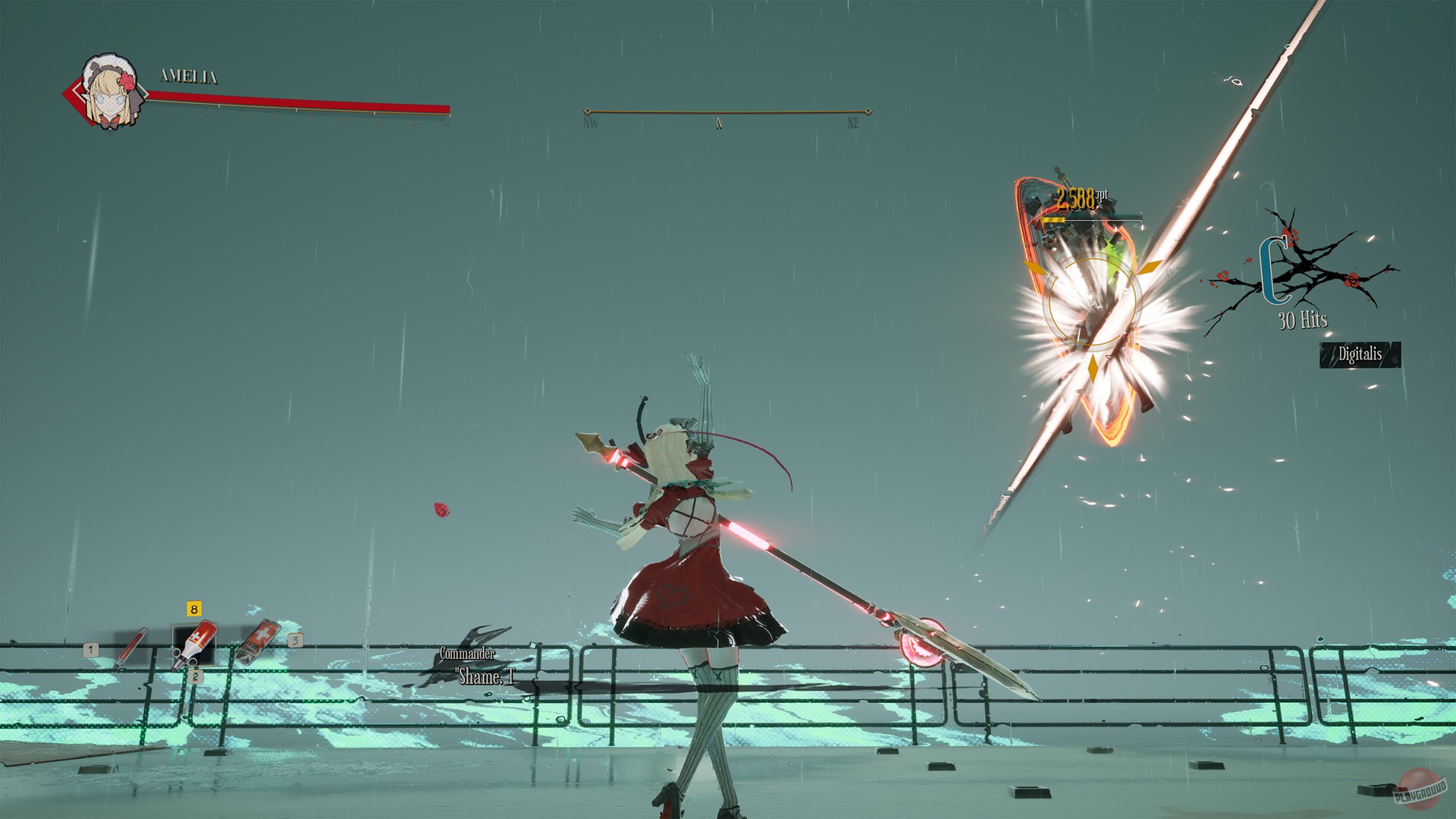The image size is (1456, 819).
Task: Click the Commander dialogue subtitle text
Action: [x=468, y=653]
